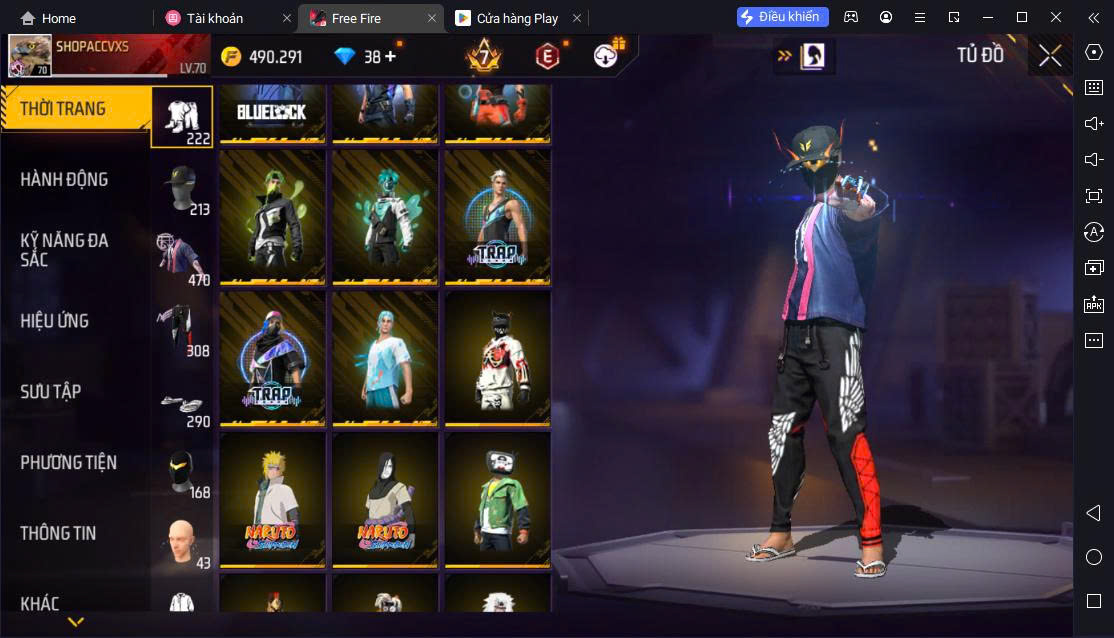The width and height of the screenshot is (1114, 638).
Task: Switch to the Cửa hàng Play tab
Action: coord(517,18)
